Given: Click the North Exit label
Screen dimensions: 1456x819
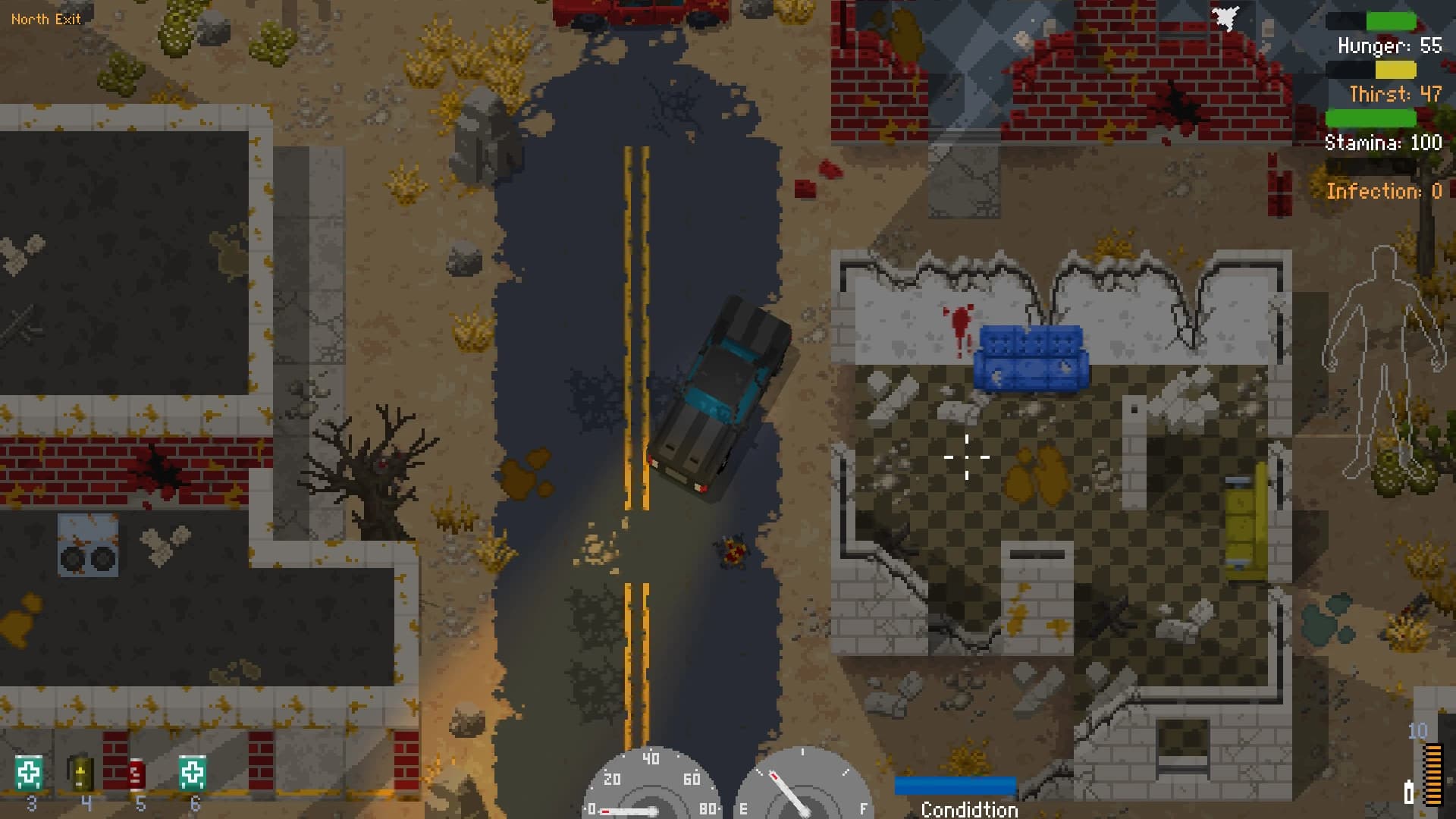Looking at the screenshot, I should click(x=47, y=19).
